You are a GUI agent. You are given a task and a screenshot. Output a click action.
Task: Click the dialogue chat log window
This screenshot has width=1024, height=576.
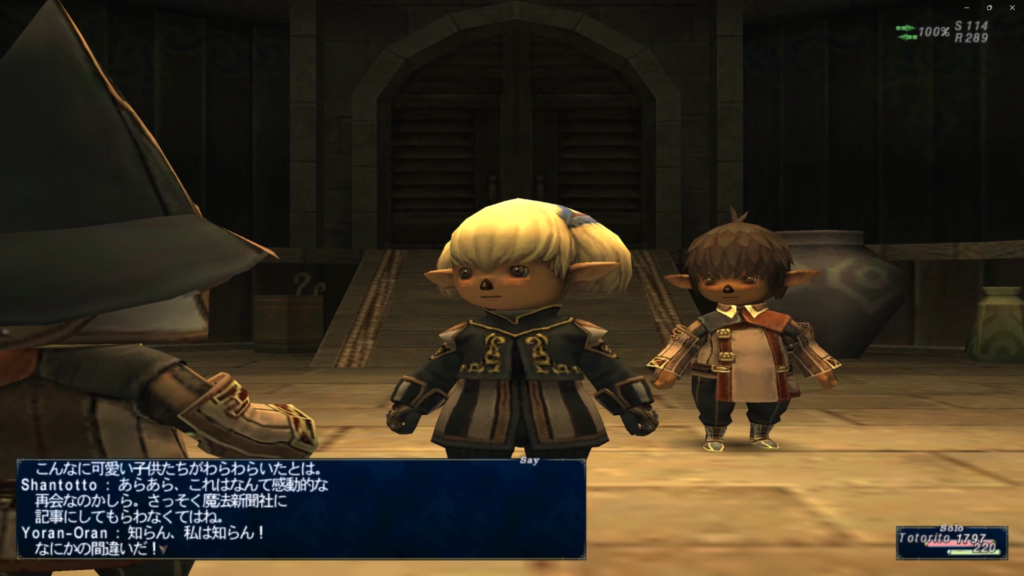click(x=300, y=508)
